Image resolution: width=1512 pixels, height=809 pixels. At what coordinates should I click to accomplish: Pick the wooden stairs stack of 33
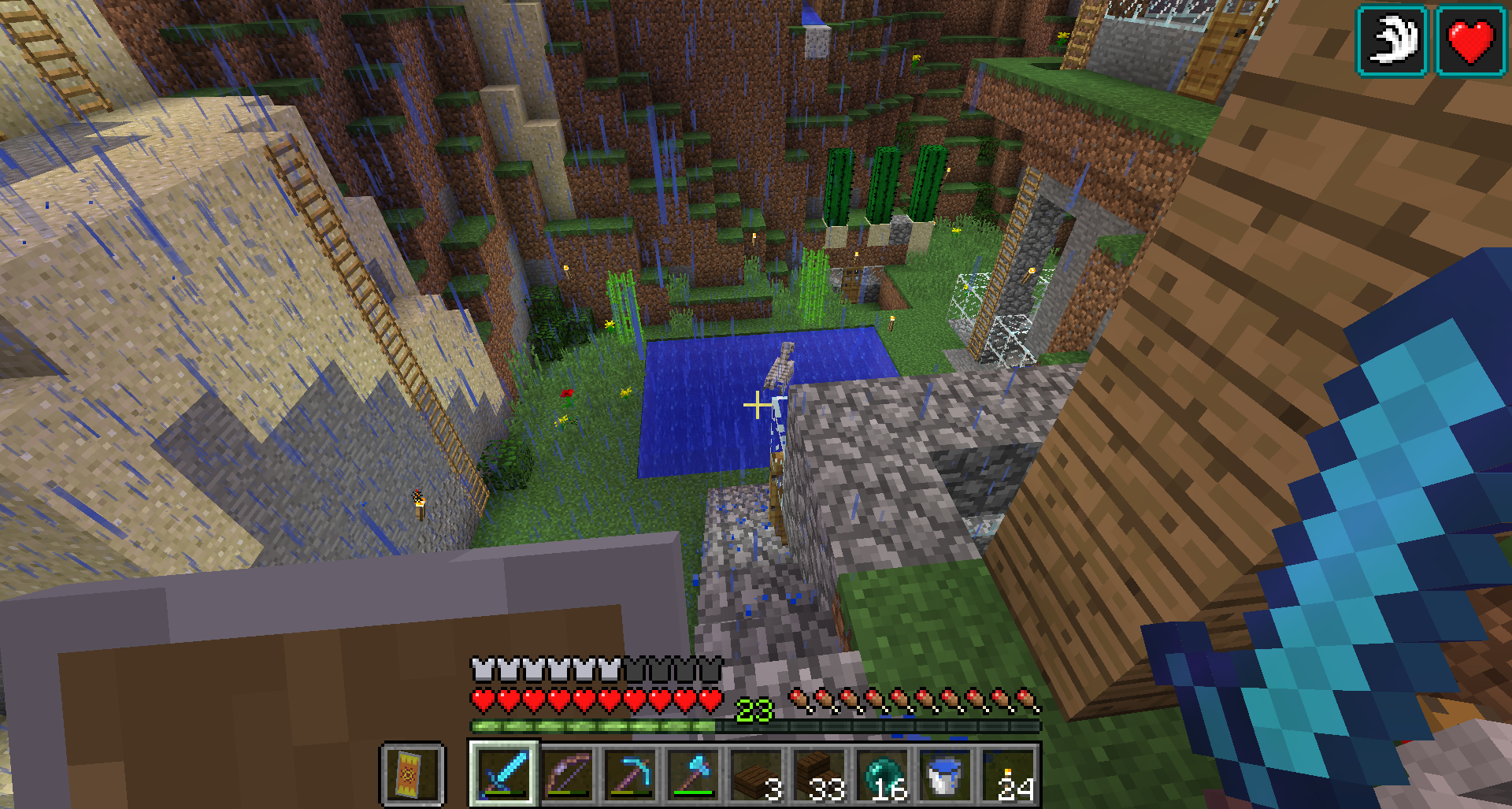[x=819, y=774]
